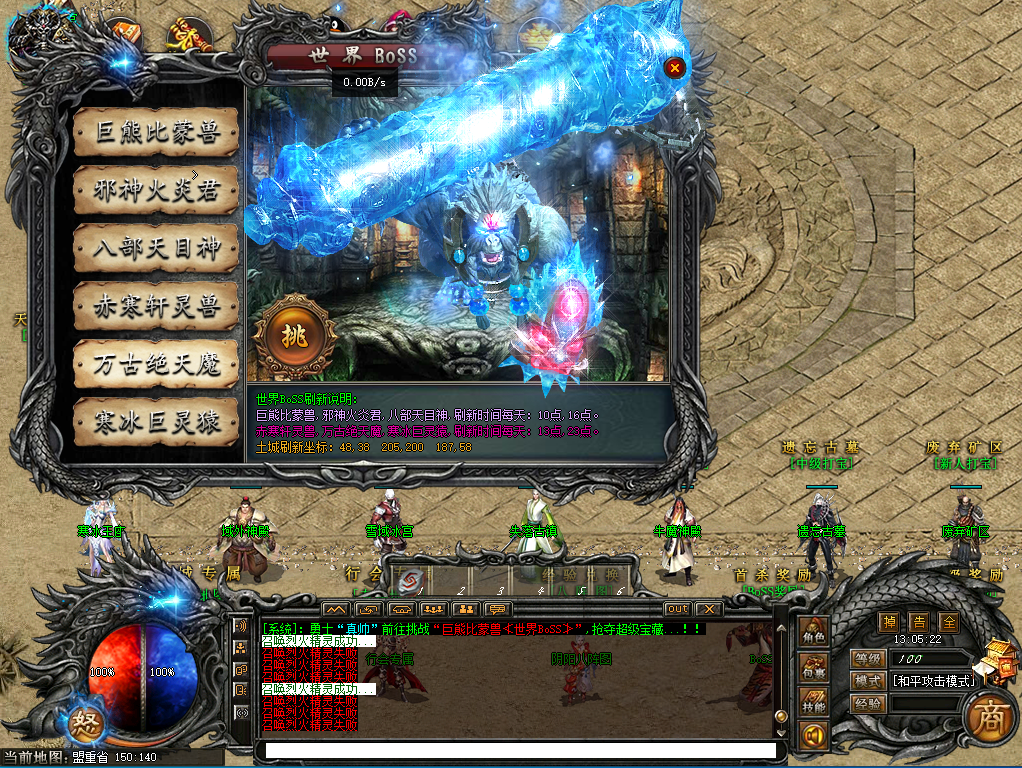Open the 包裹 bag
Screen dimensions: 1022x768
(813, 669)
